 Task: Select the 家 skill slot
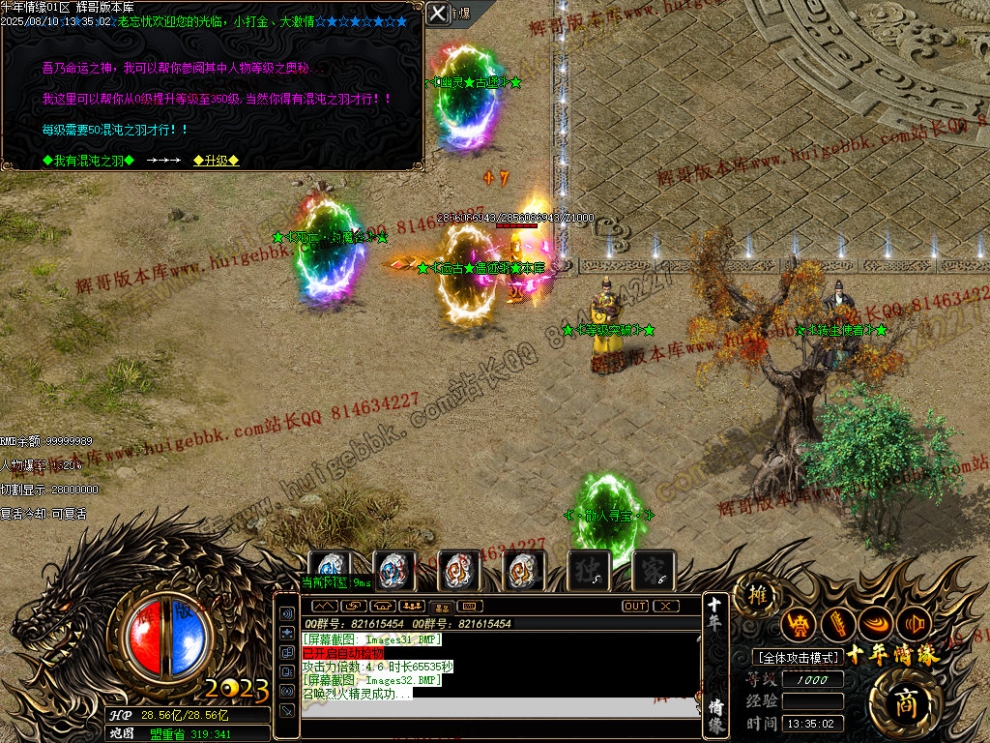654,571
